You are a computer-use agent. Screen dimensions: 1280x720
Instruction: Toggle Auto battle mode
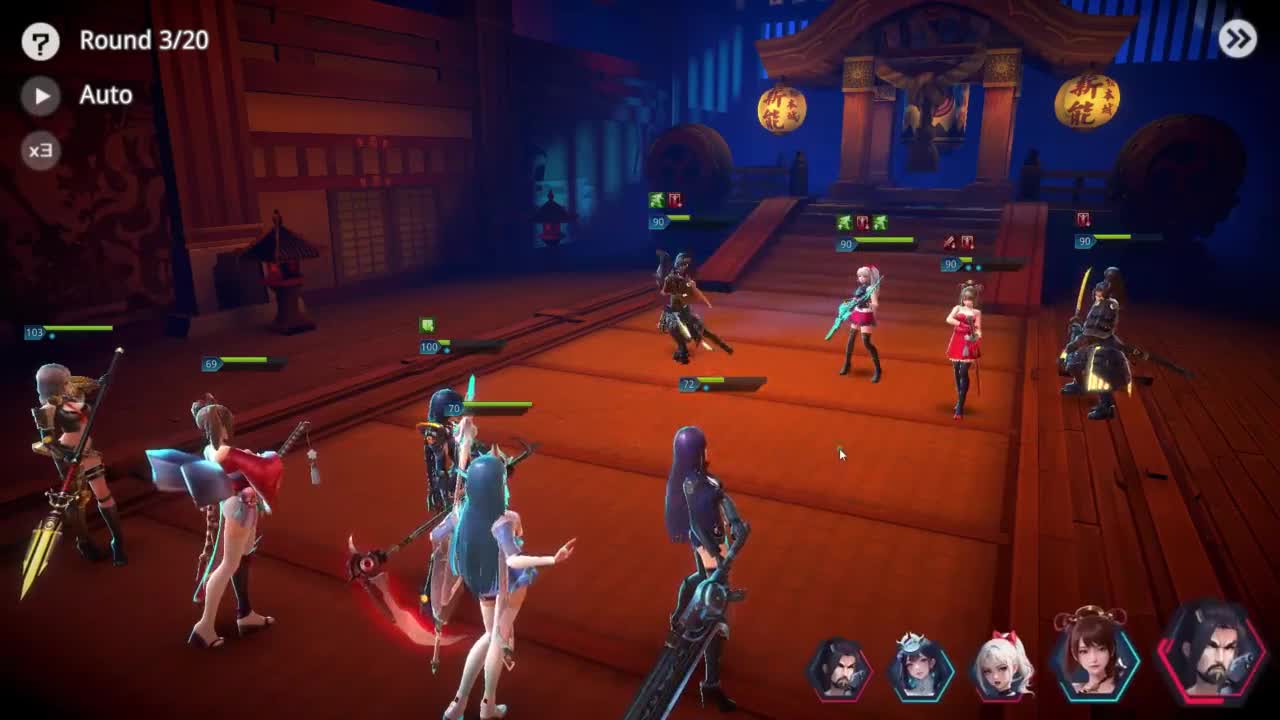click(41, 95)
